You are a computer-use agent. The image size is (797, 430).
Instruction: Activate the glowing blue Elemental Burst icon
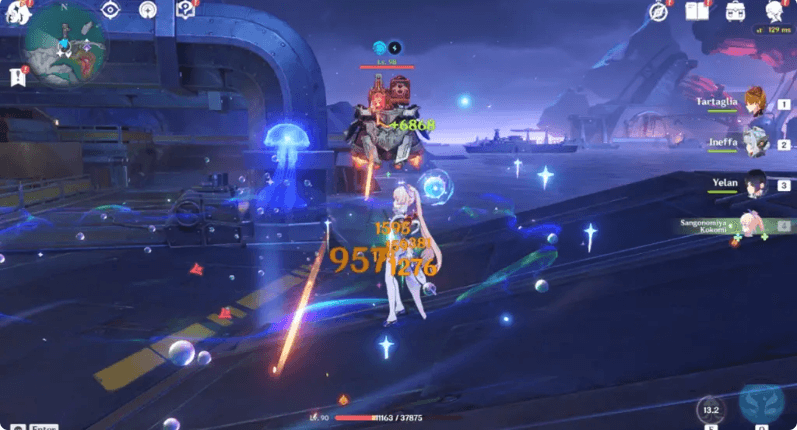pyautogui.click(x=762, y=404)
